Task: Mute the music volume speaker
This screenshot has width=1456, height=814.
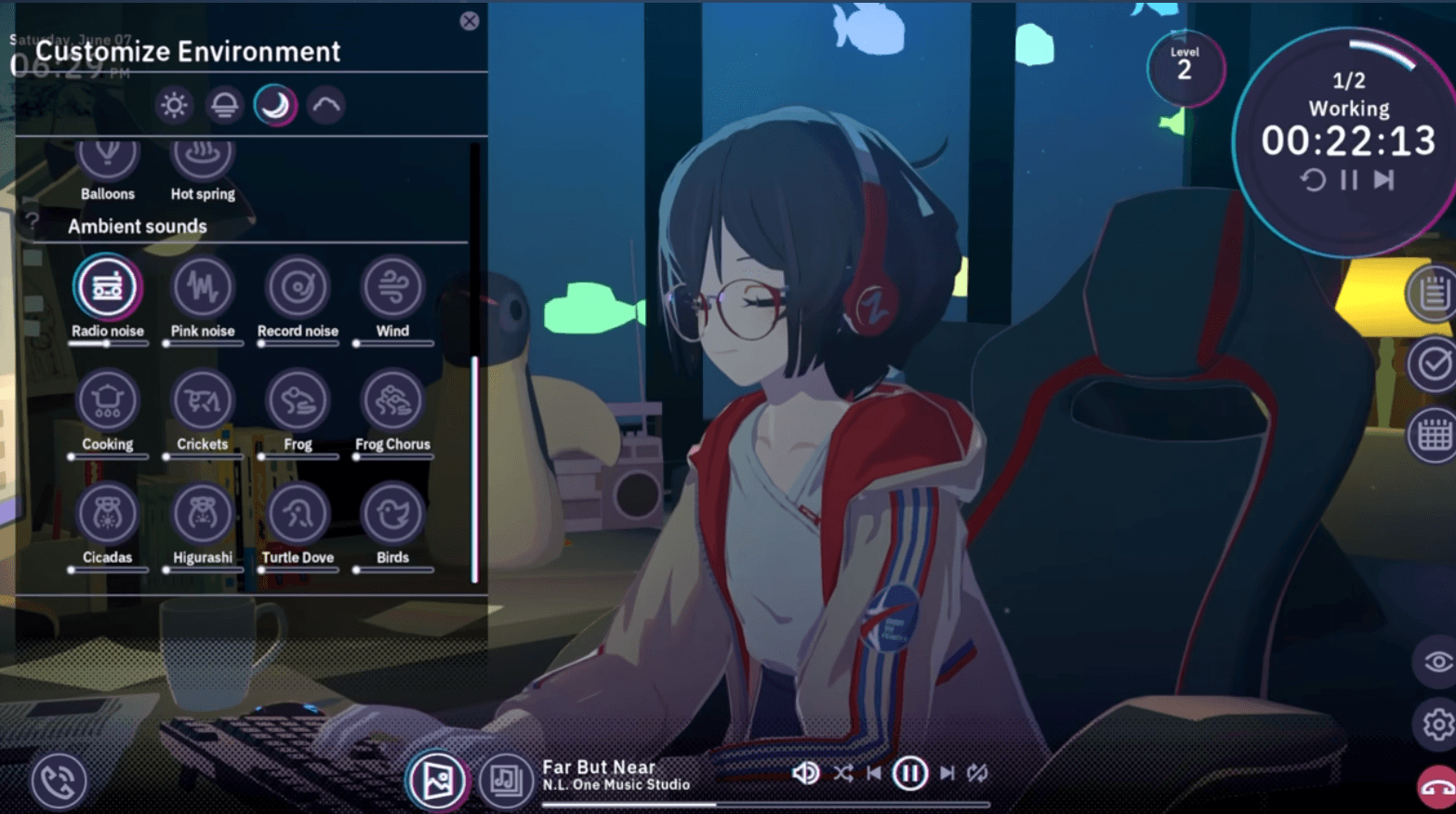Action: 805,772
